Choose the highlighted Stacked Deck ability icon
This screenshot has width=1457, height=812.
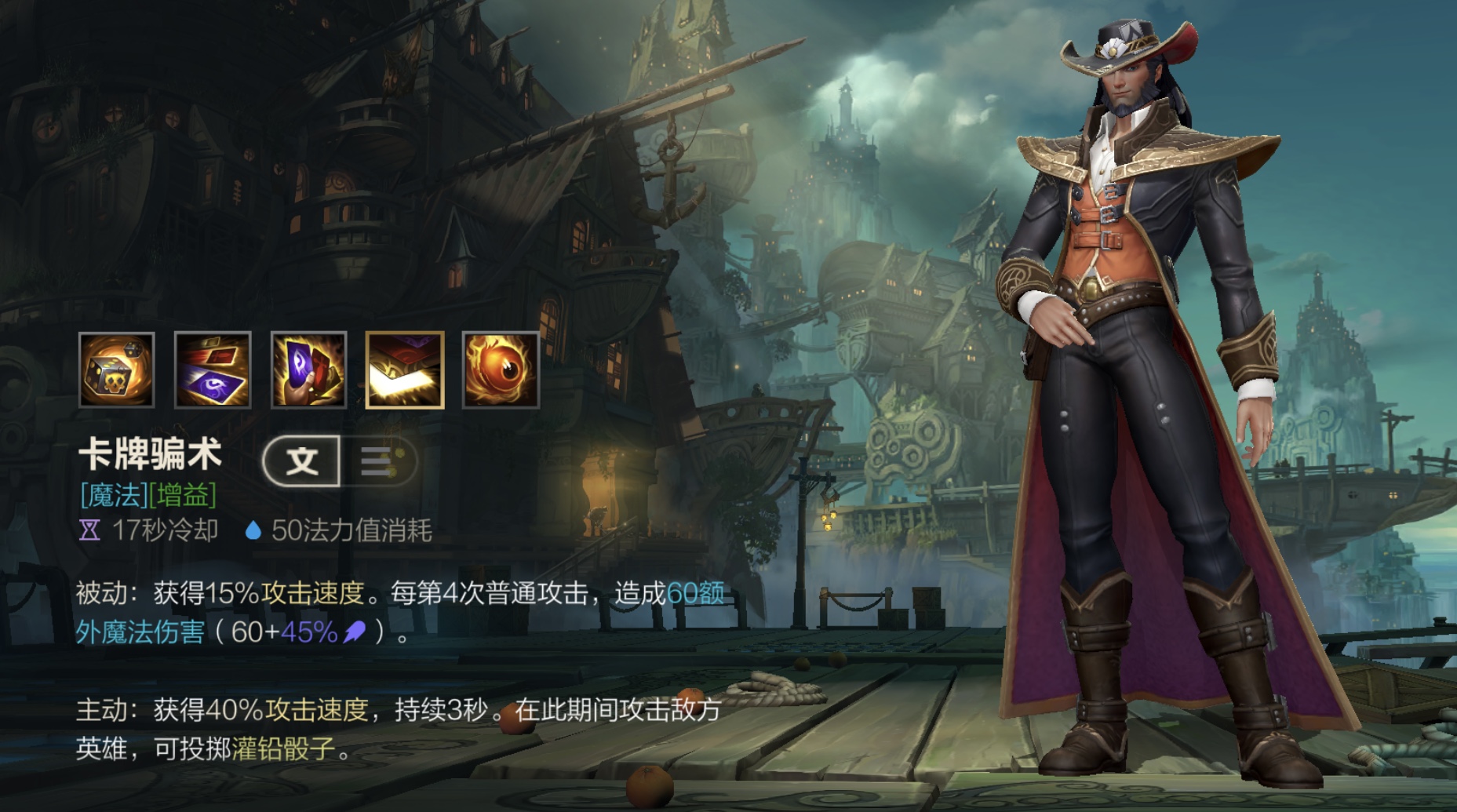point(405,370)
